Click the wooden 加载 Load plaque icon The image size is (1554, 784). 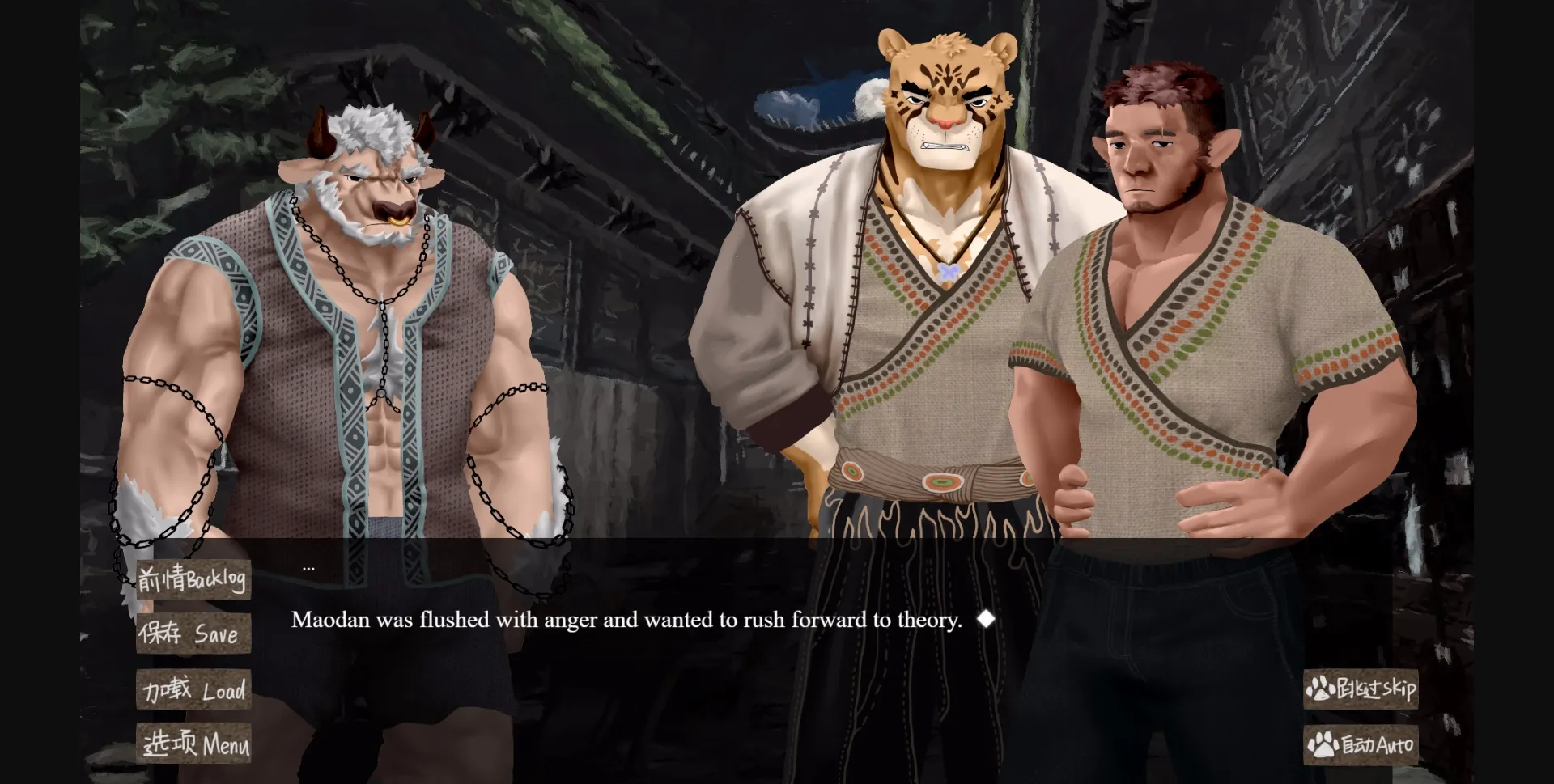193,689
